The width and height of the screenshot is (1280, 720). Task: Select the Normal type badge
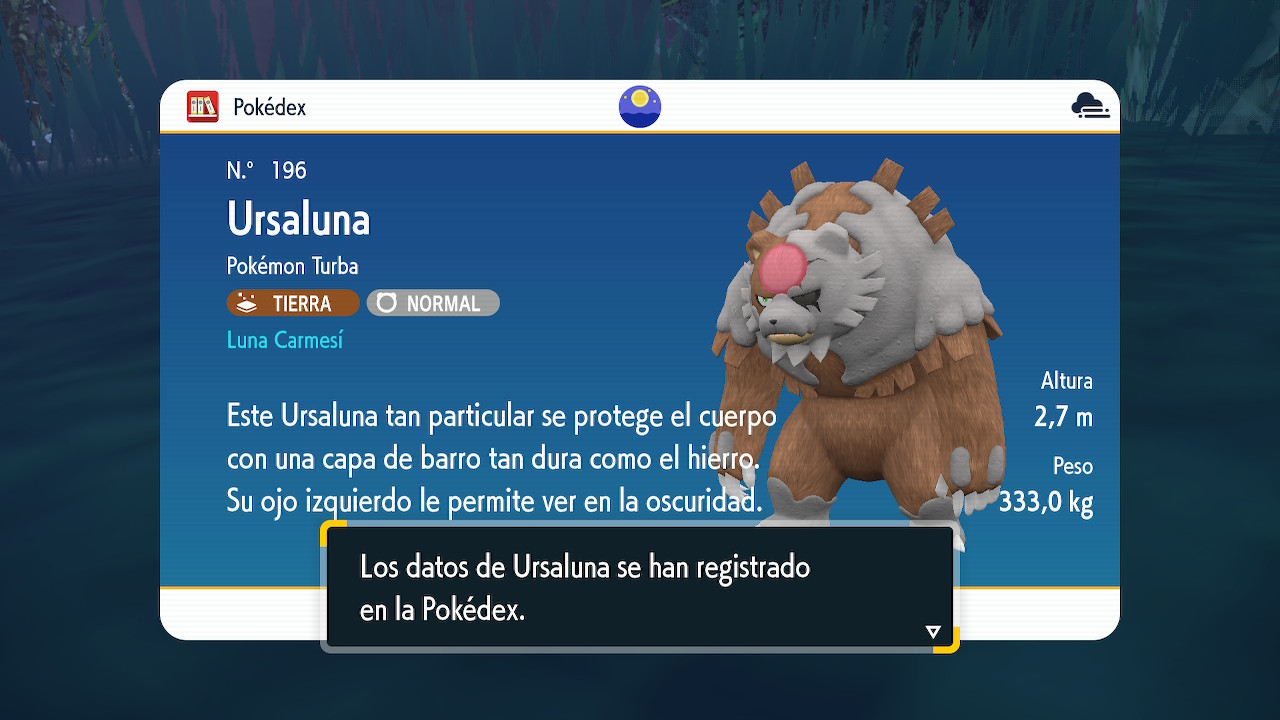pos(433,303)
